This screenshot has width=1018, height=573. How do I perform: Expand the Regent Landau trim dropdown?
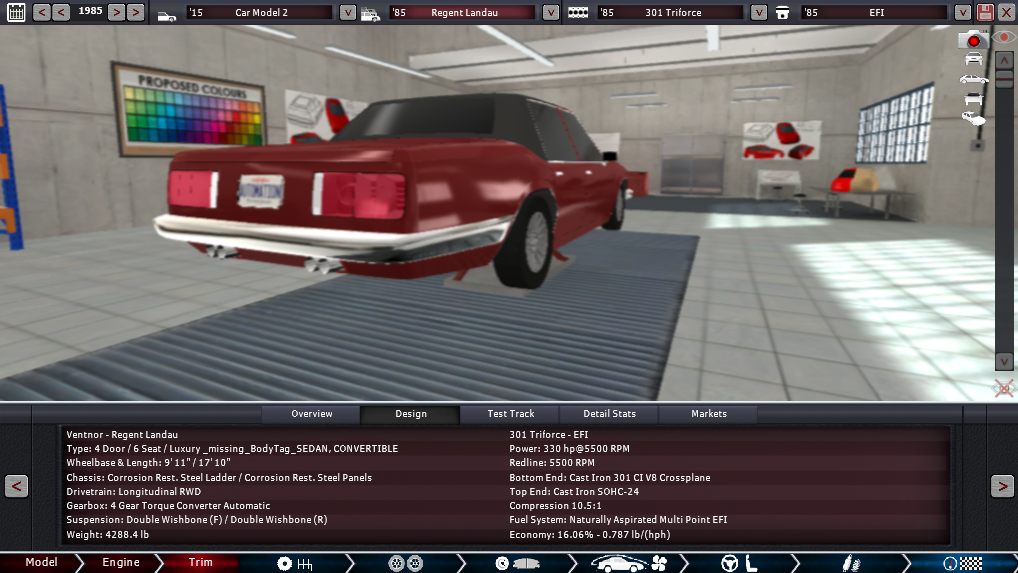[551, 13]
